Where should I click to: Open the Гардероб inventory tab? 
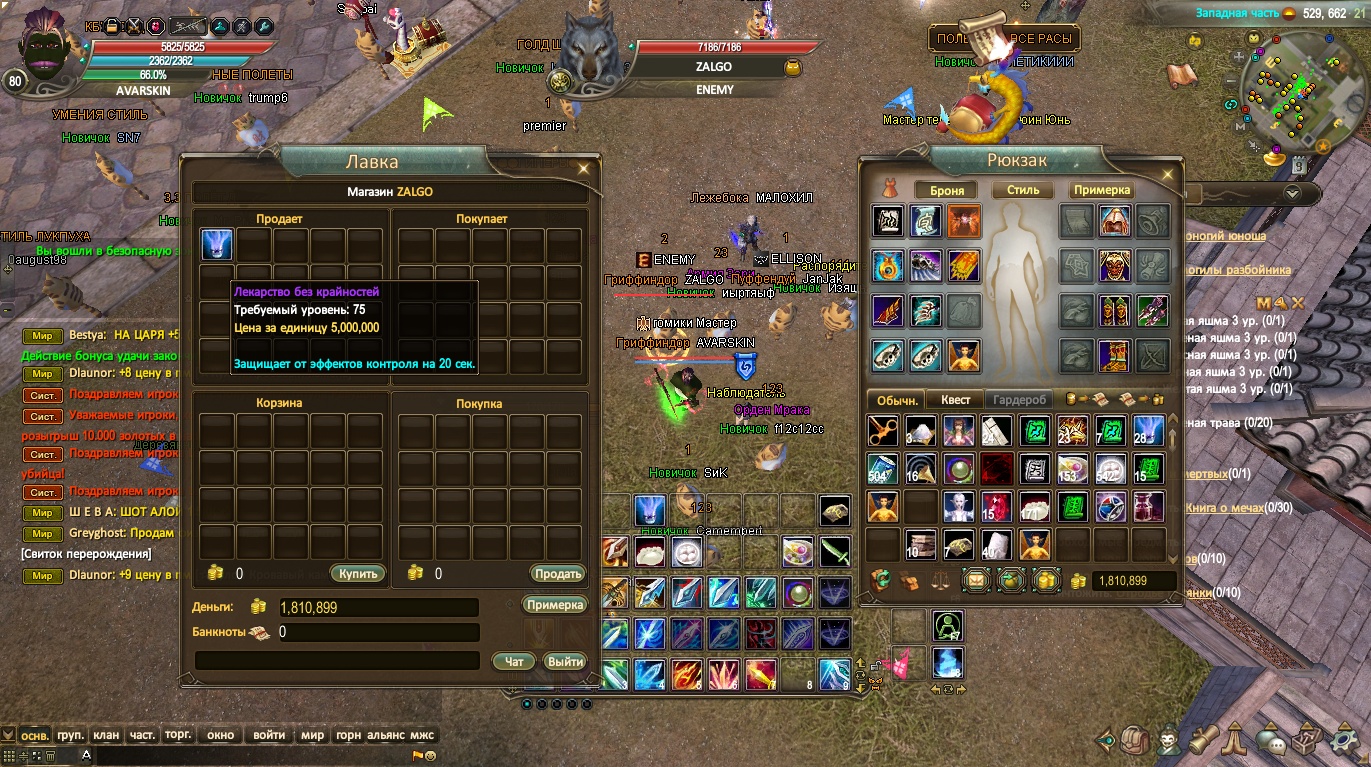(1019, 400)
